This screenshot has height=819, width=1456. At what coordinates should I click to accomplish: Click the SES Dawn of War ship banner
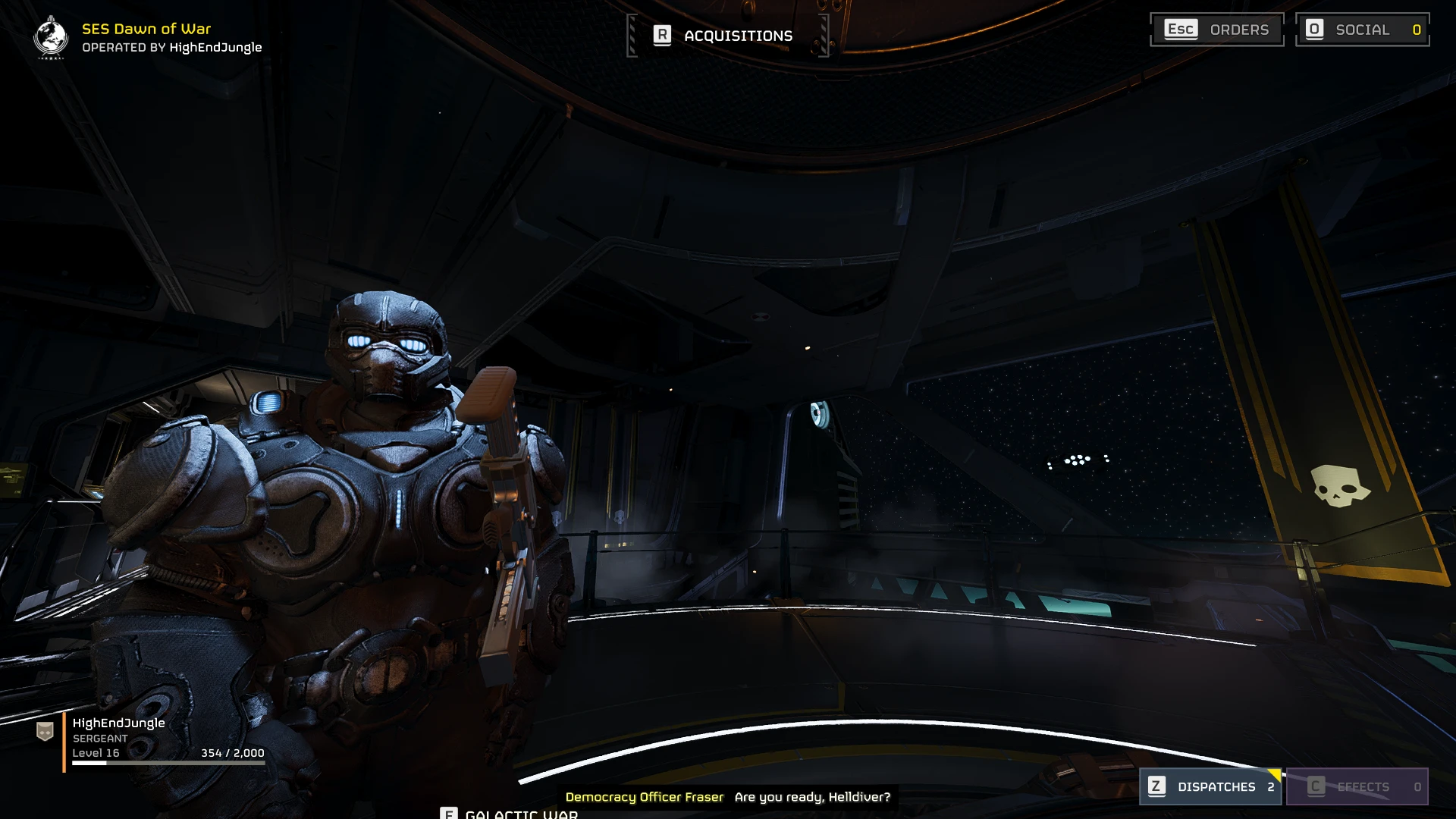[148, 37]
